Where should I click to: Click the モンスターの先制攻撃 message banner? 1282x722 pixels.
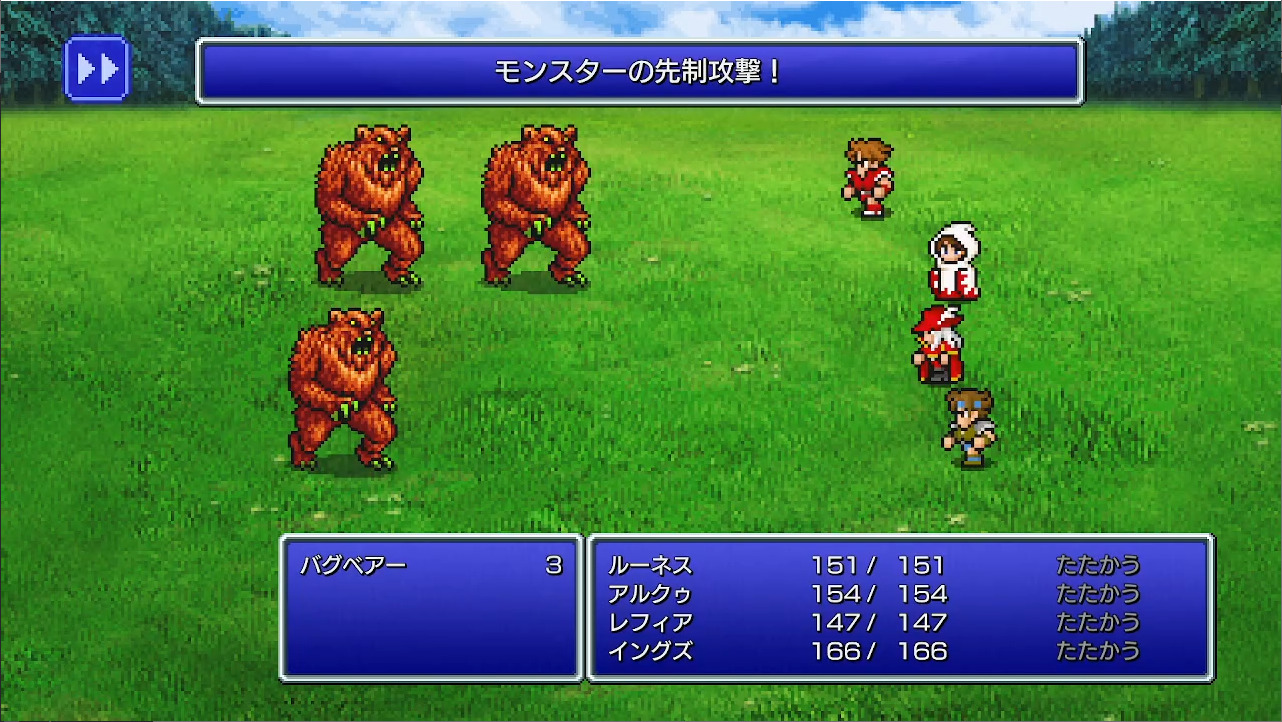(640, 68)
